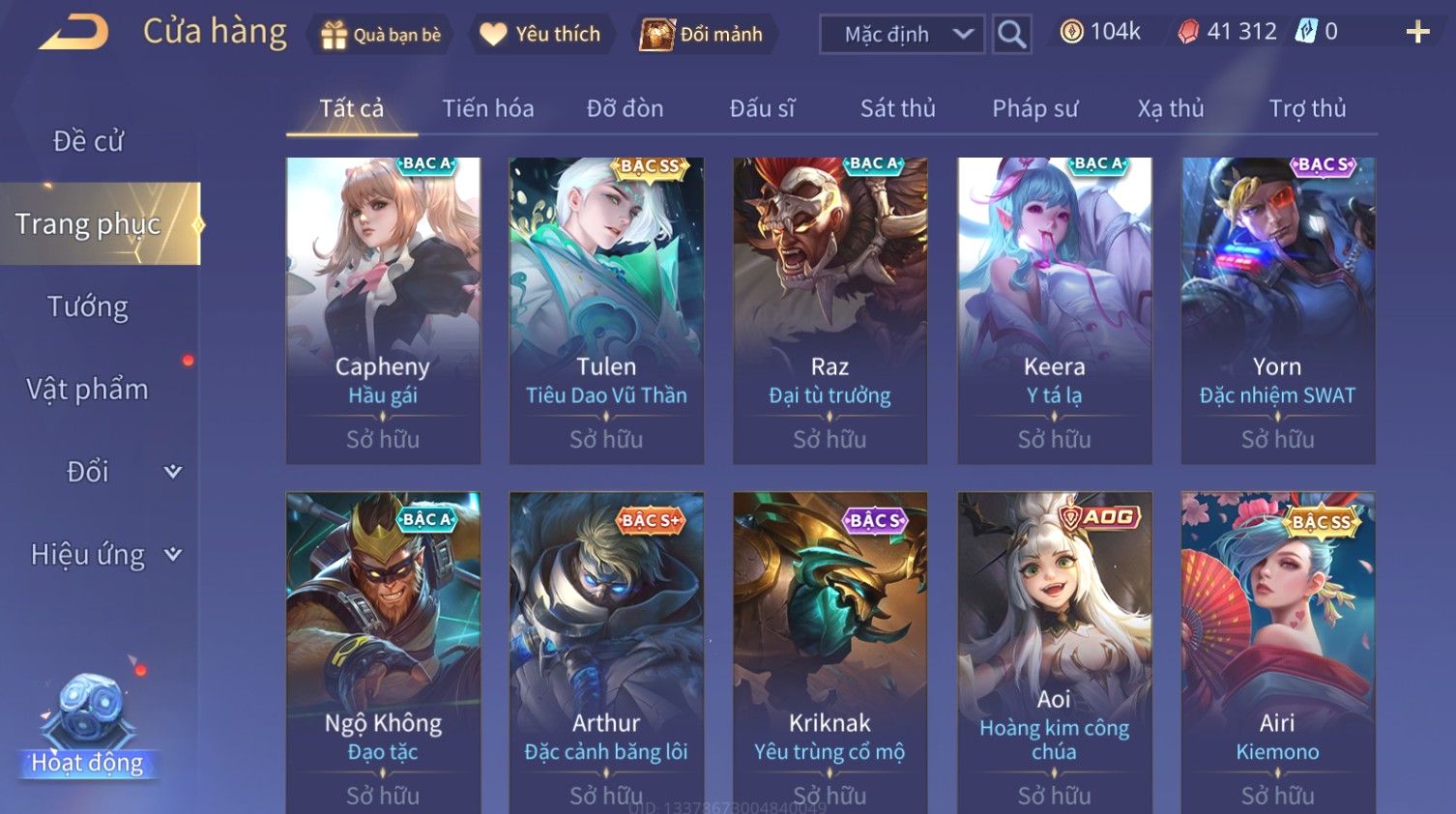Image resolution: width=1456 pixels, height=814 pixels.
Task: Switch to the Đỡ đòn tab
Action: point(625,108)
